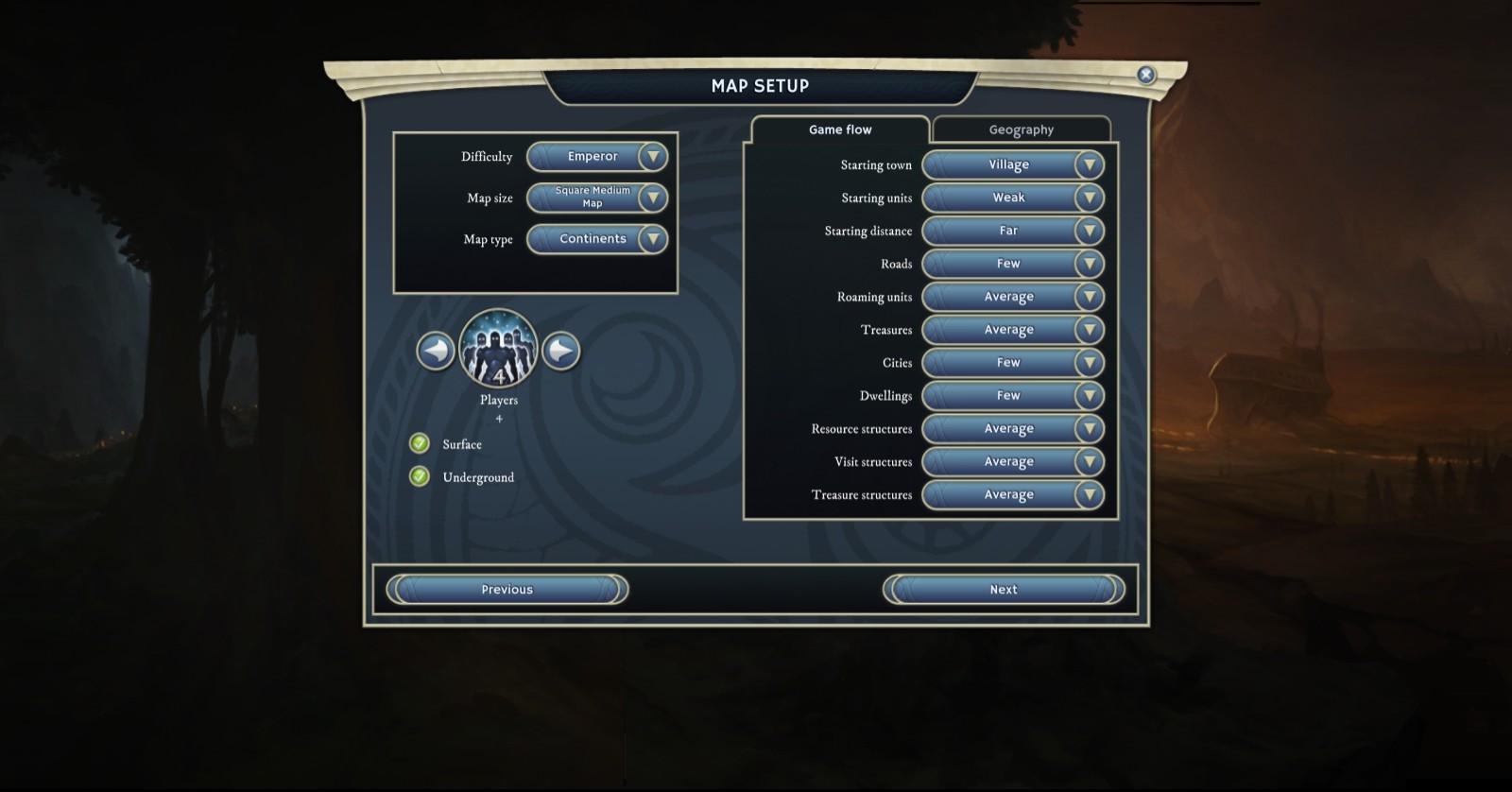Image resolution: width=1512 pixels, height=792 pixels.
Task: Change the Map size dropdown
Action: (x=597, y=198)
